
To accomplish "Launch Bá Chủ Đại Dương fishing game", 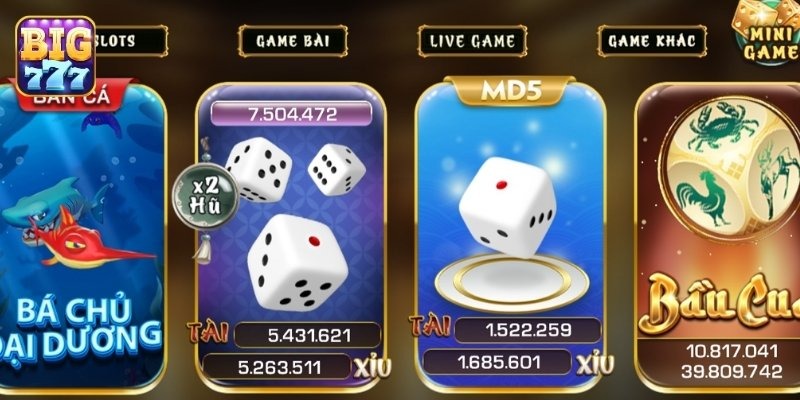I will 80,240.
